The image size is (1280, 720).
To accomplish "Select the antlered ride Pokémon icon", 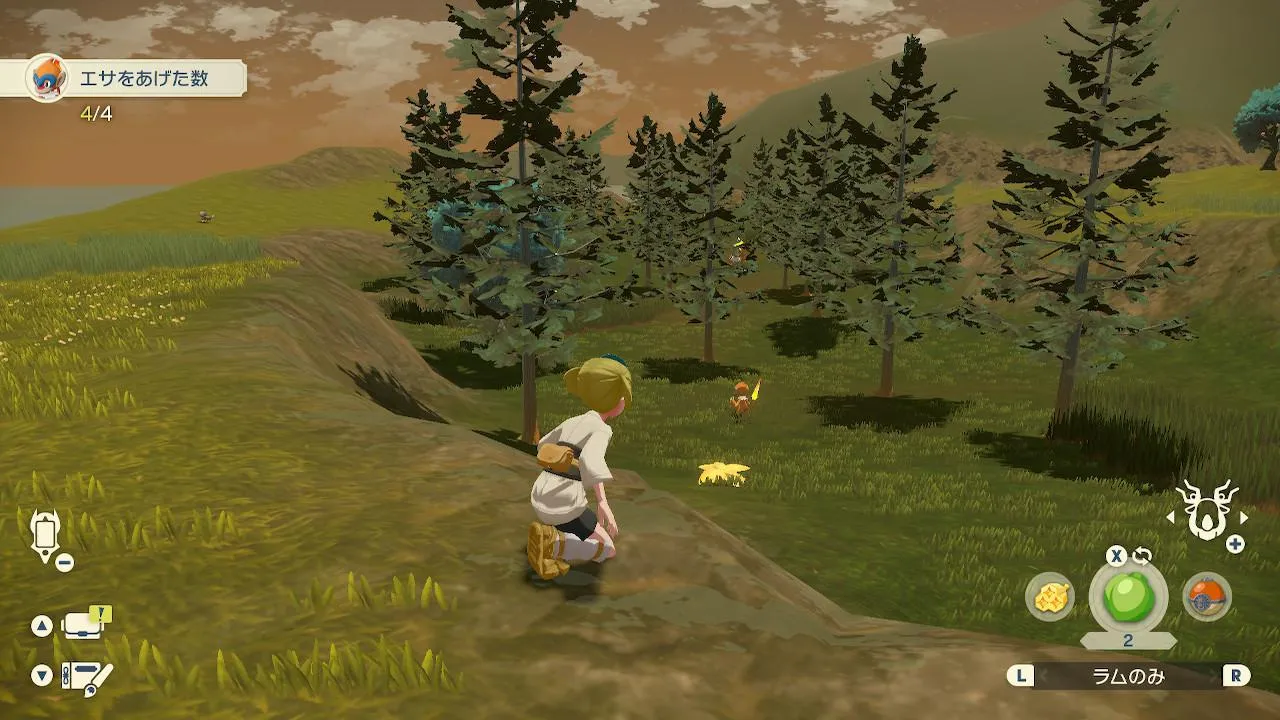I will pos(1207,510).
